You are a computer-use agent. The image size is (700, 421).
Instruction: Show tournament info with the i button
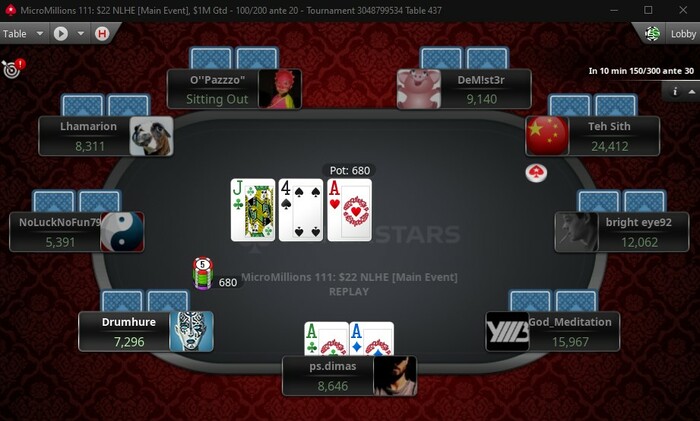click(x=675, y=91)
